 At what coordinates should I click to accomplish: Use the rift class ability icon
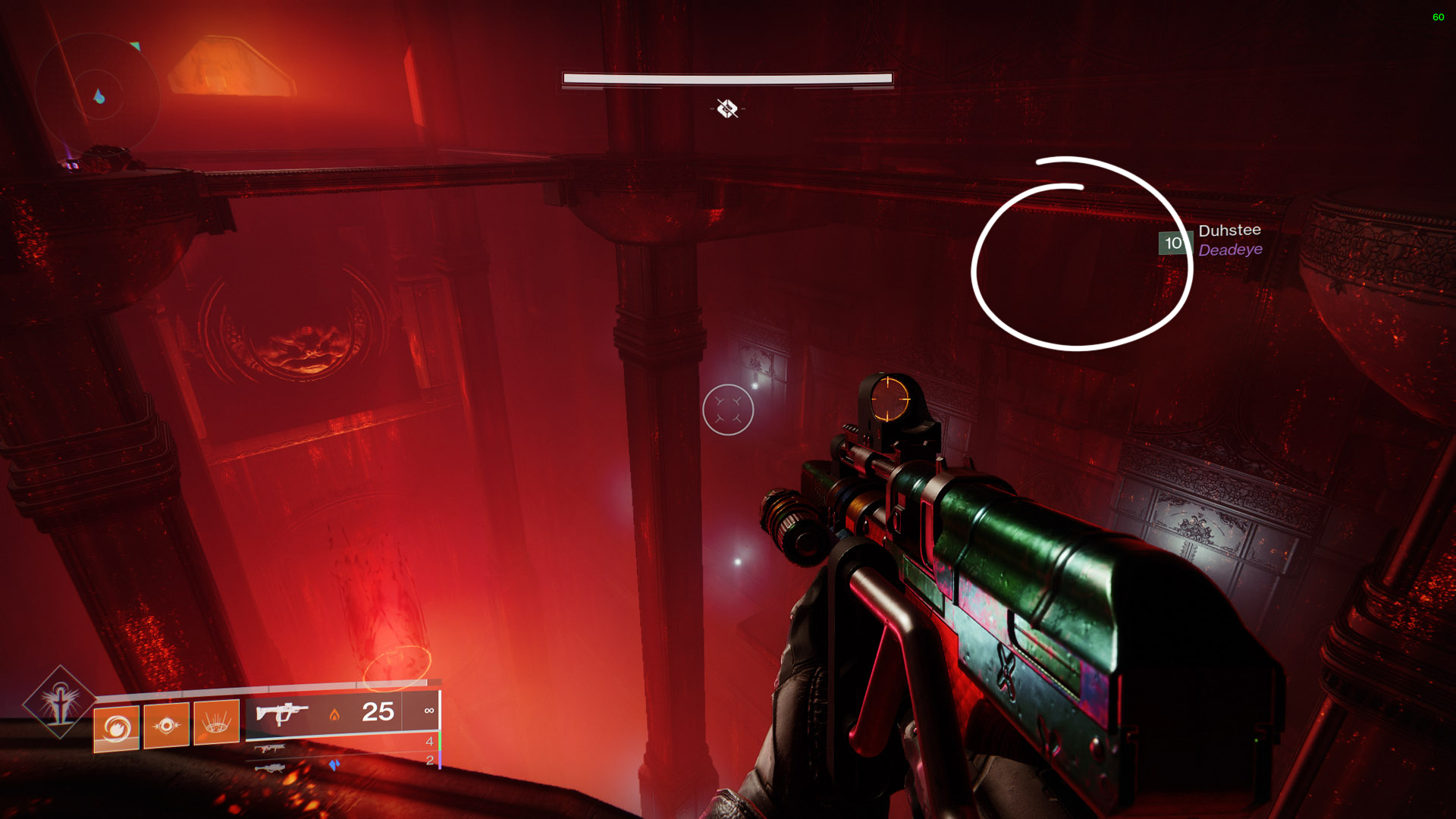pyautogui.click(x=216, y=723)
